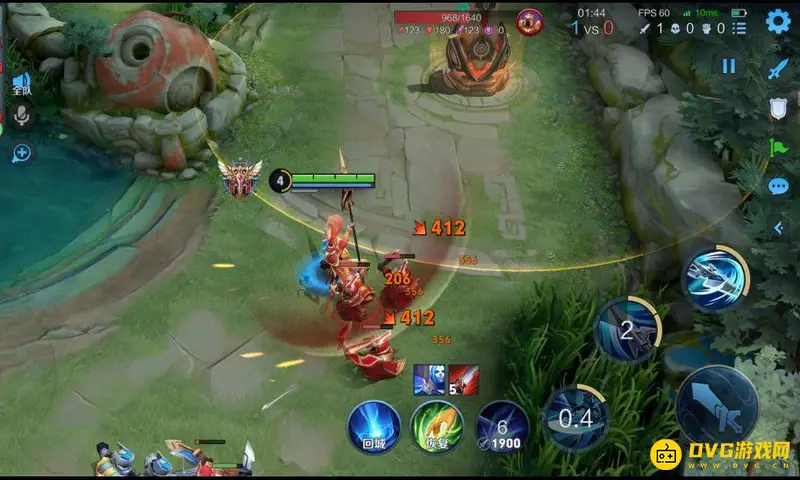Trigger the basic attack sword button

(716, 407)
